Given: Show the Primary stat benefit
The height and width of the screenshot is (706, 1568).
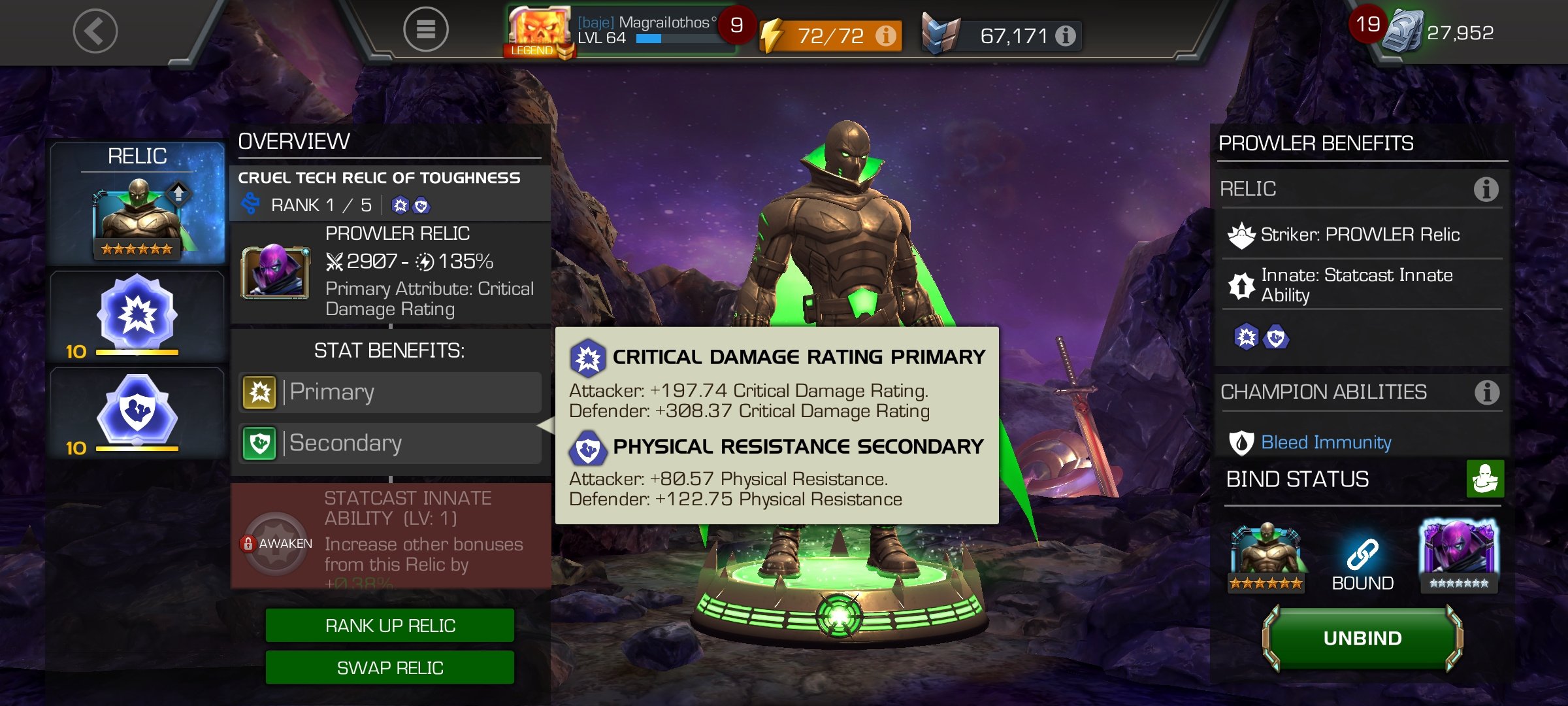Looking at the screenshot, I should tap(390, 392).
